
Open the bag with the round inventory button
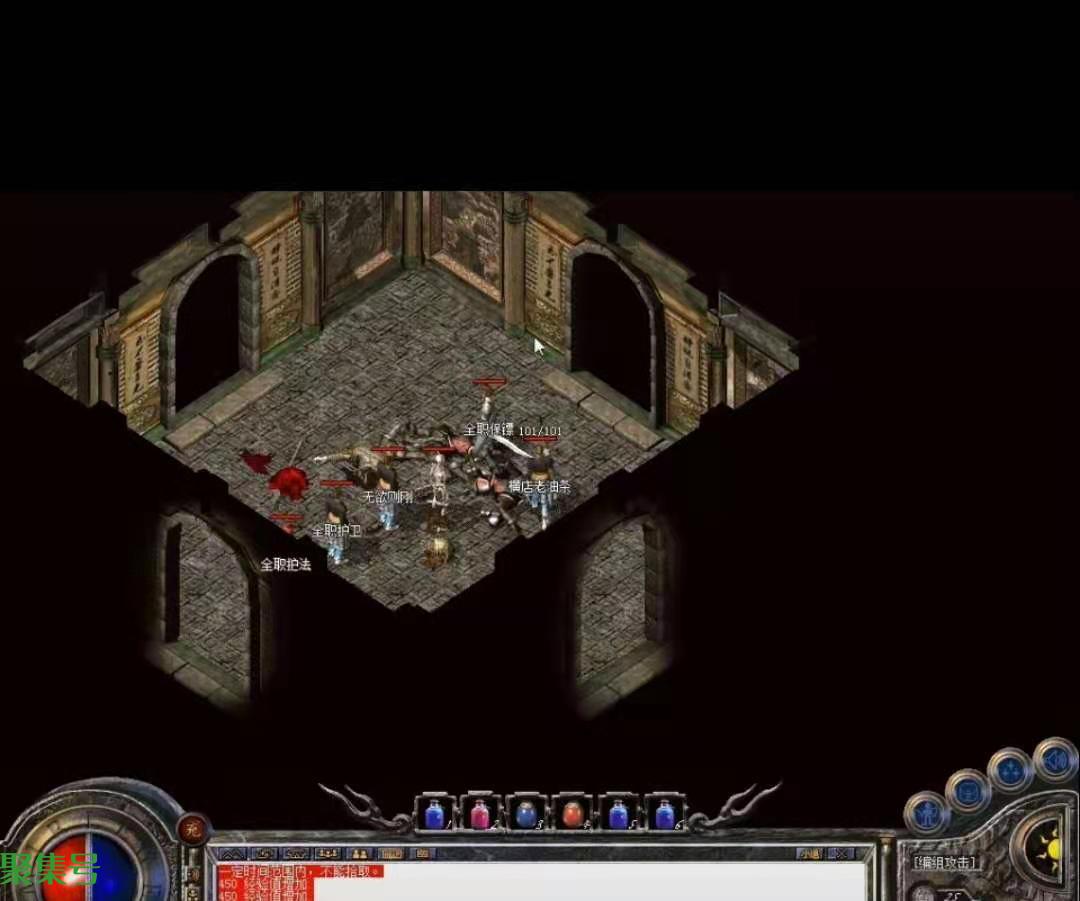967,791
